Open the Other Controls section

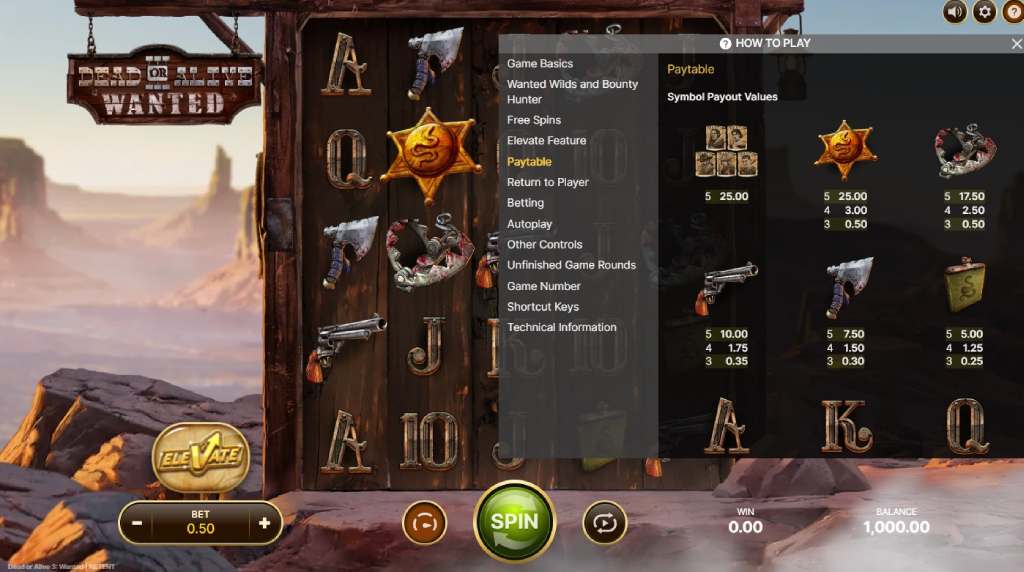(545, 244)
